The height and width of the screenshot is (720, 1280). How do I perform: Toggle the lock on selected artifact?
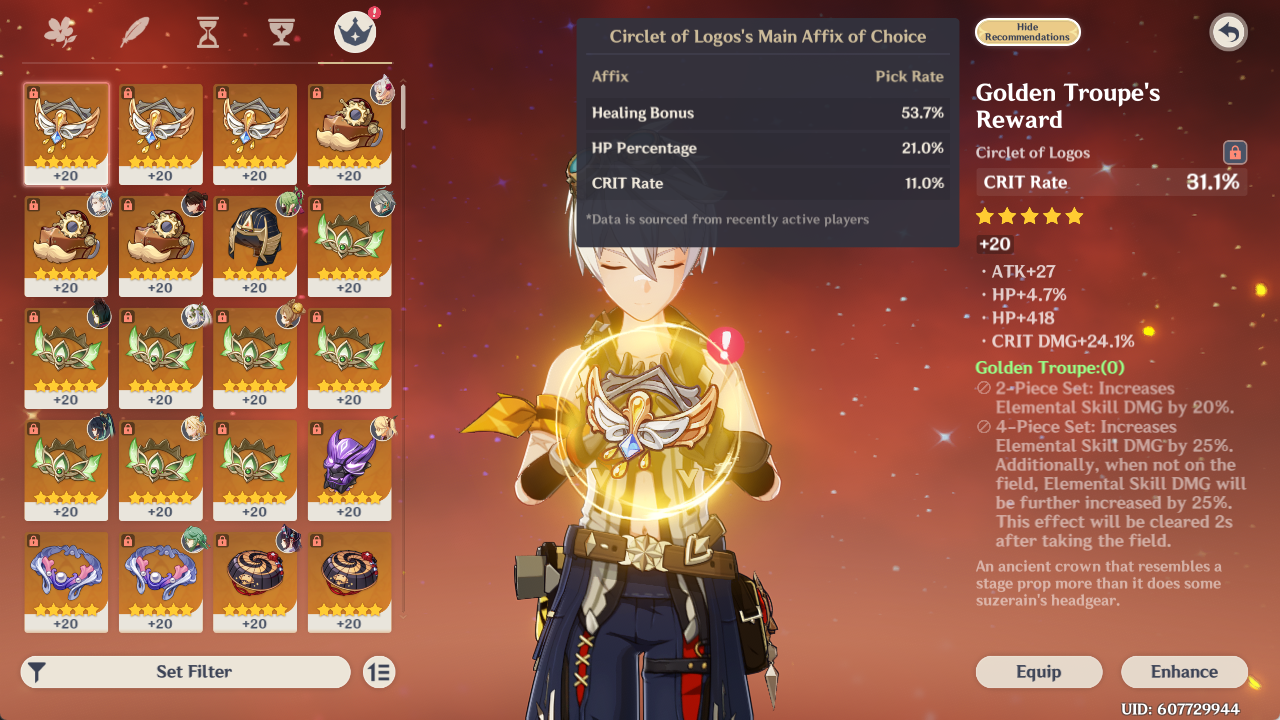1235,153
